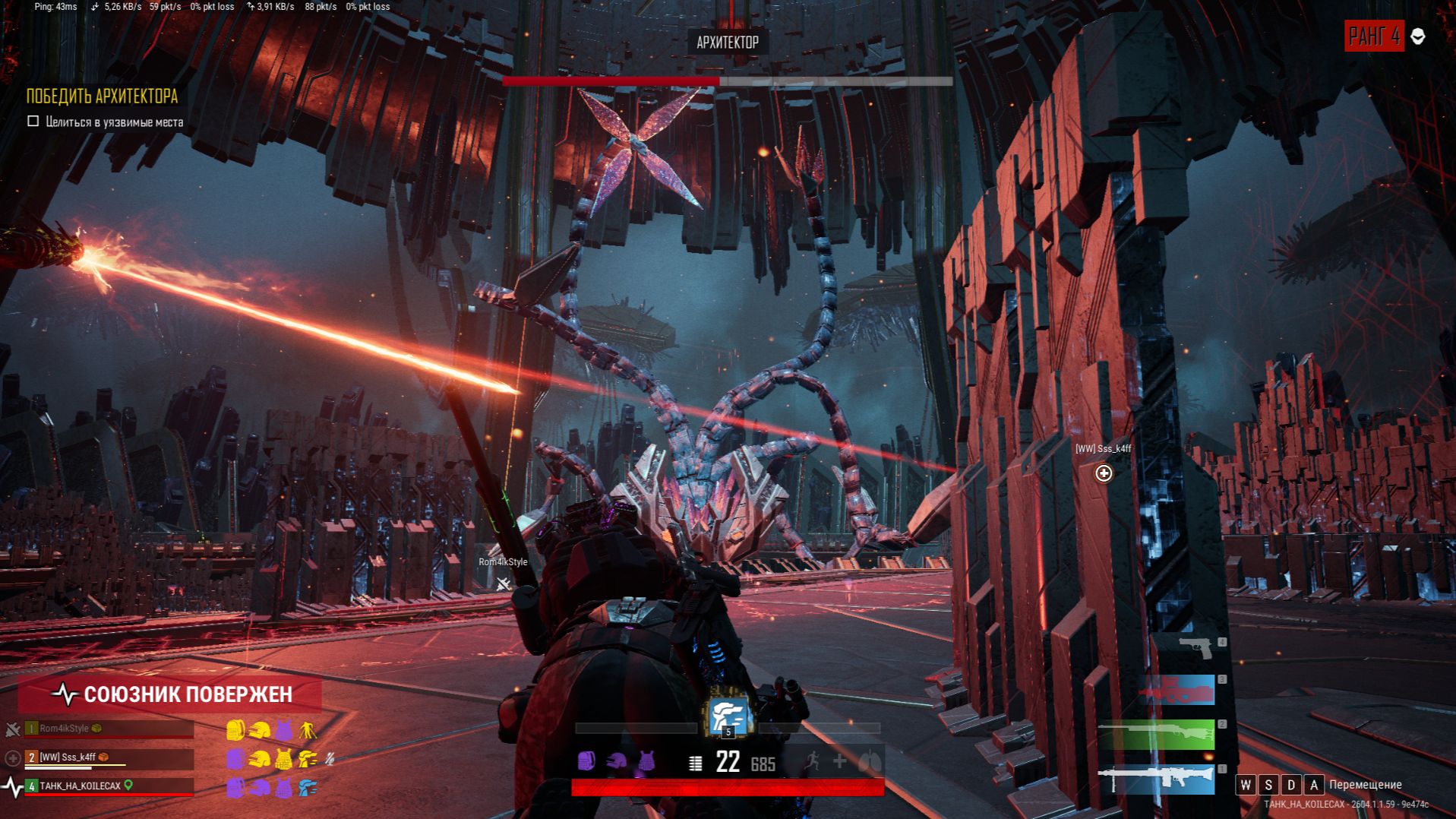
Task: Select the green-highlighted rifle weapon slot
Action: coord(1157,735)
